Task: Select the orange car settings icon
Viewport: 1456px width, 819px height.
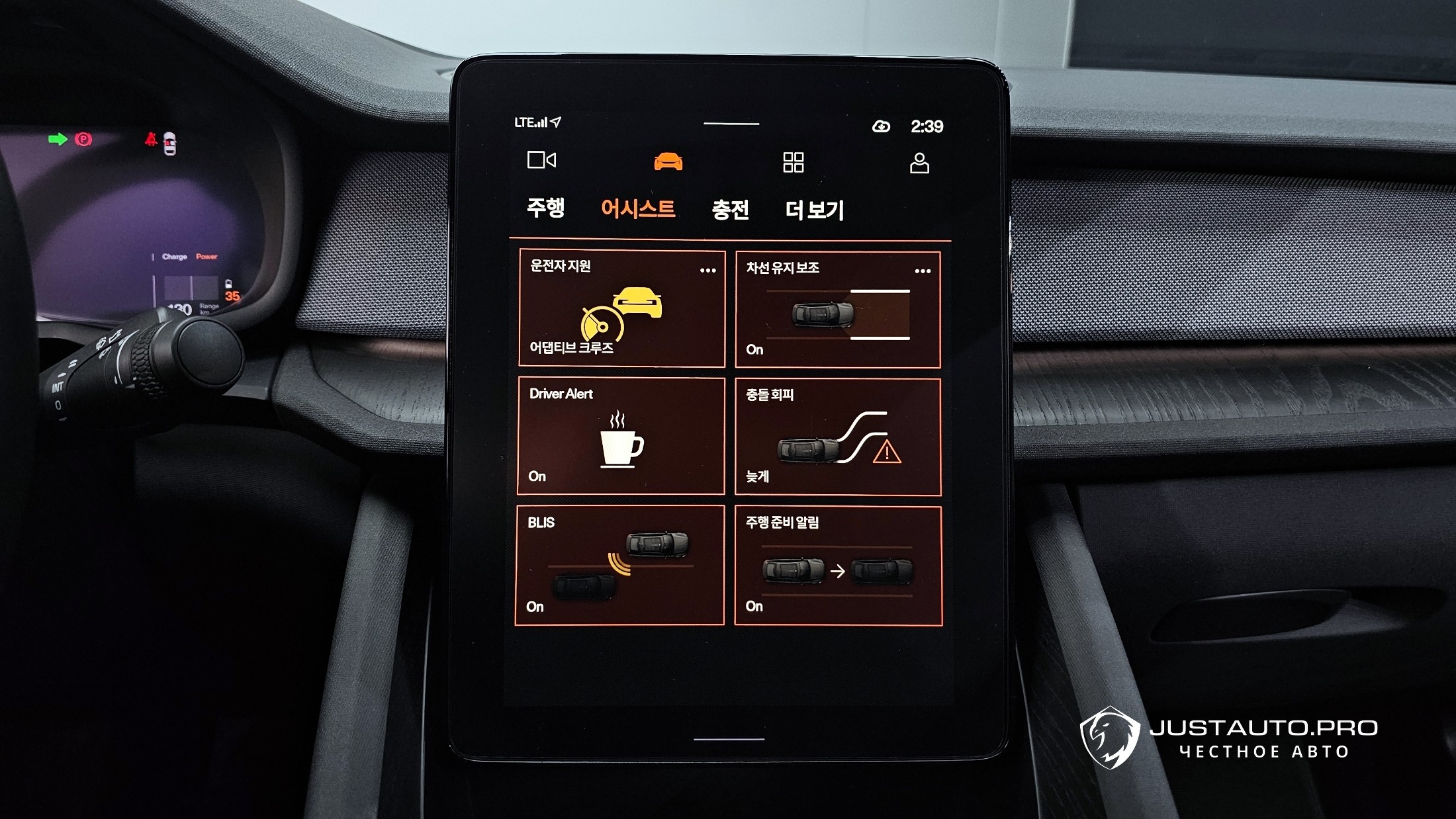Action: 668,161
